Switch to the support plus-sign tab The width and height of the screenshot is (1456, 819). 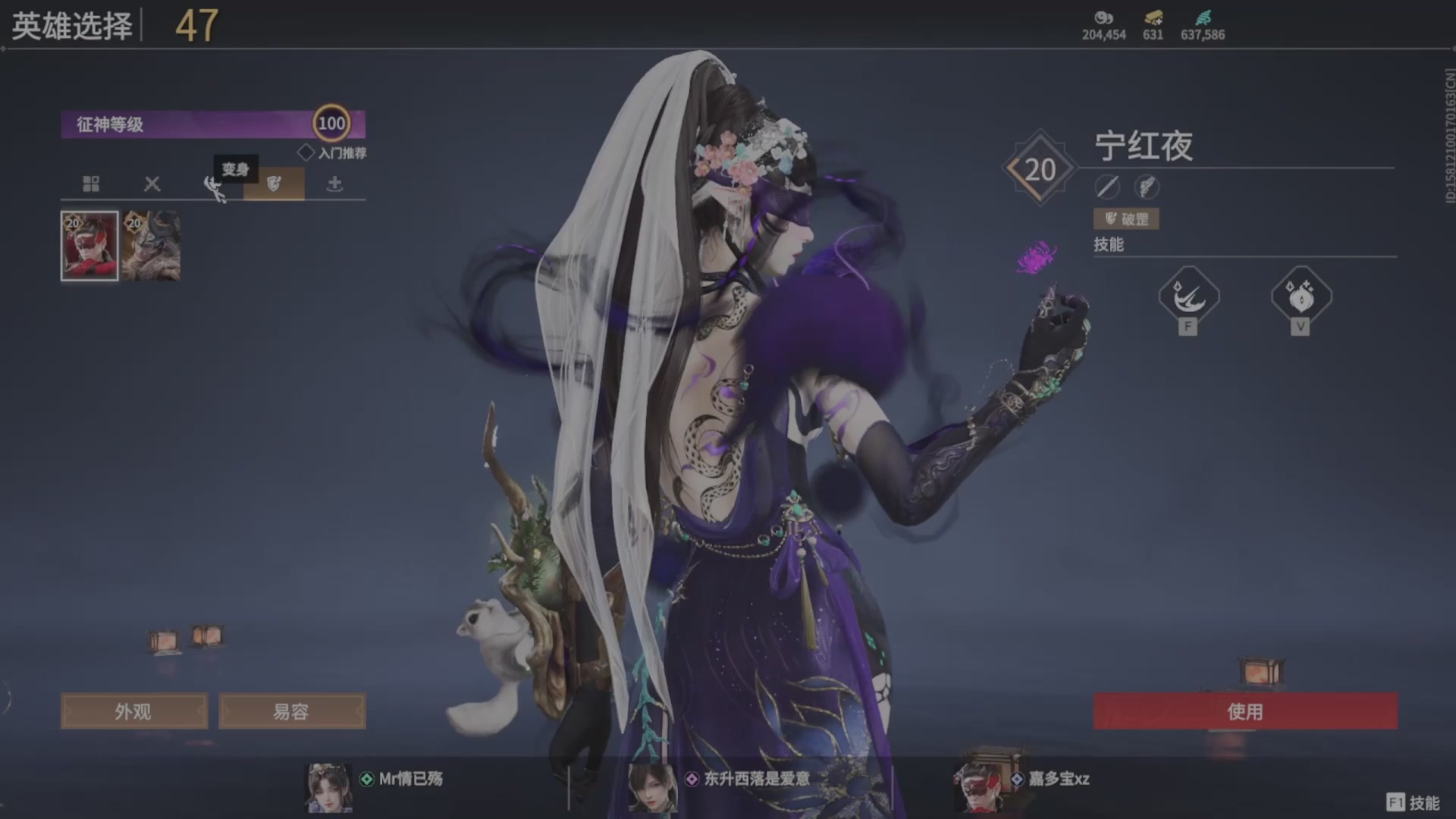click(x=334, y=184)
